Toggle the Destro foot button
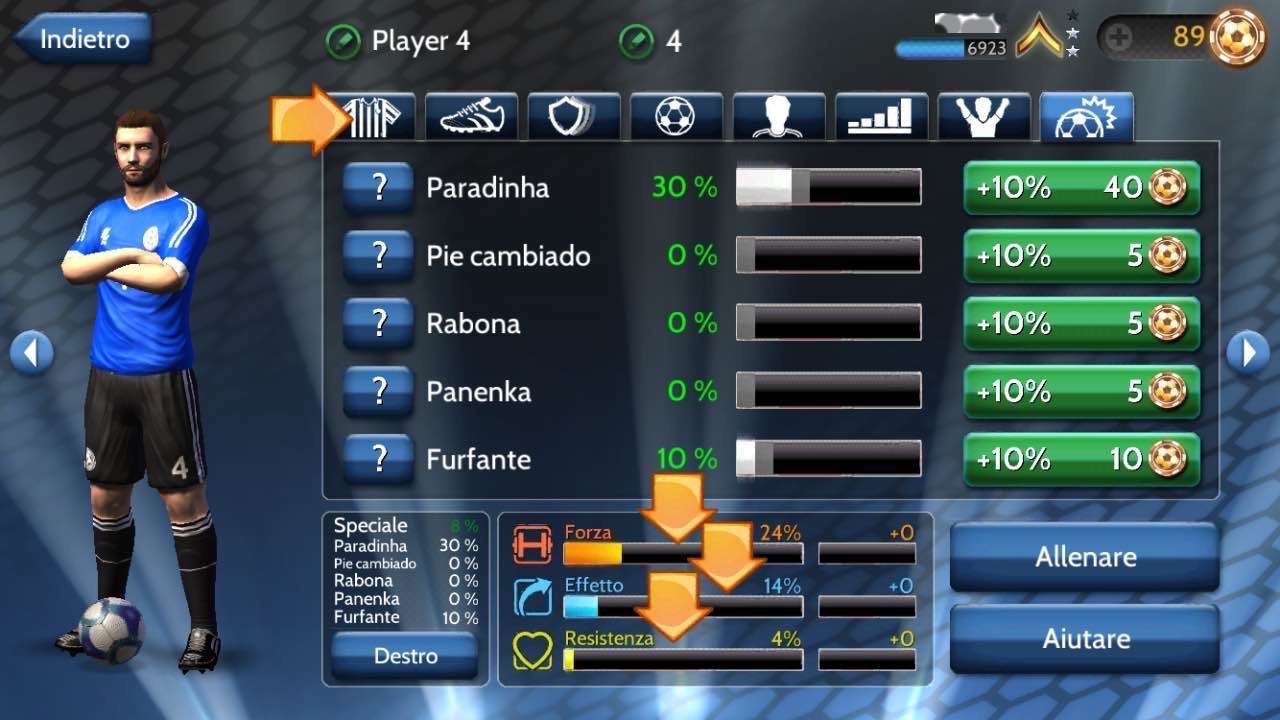Screen dimensions: 1280x720 click(405, 656)
